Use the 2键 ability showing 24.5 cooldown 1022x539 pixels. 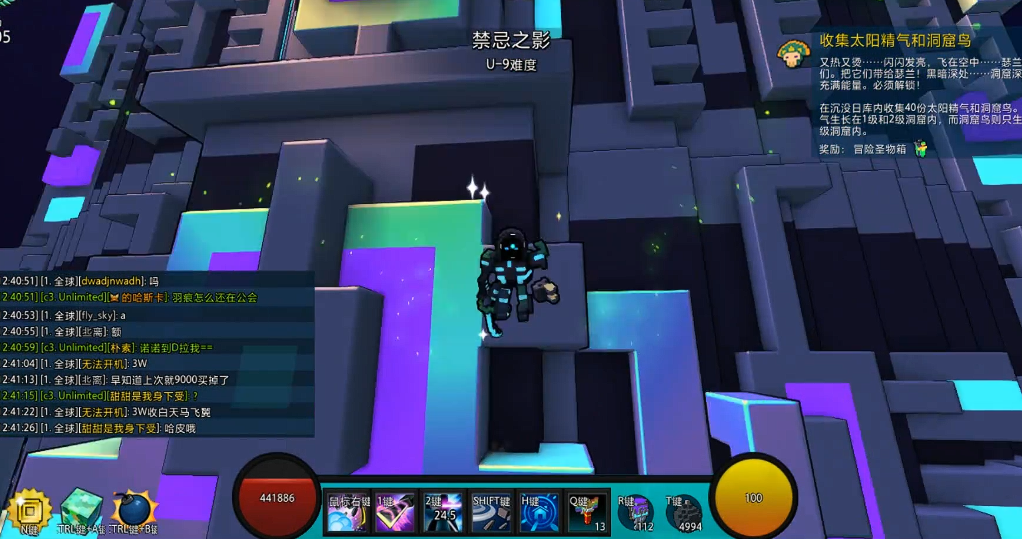(443, 512)
